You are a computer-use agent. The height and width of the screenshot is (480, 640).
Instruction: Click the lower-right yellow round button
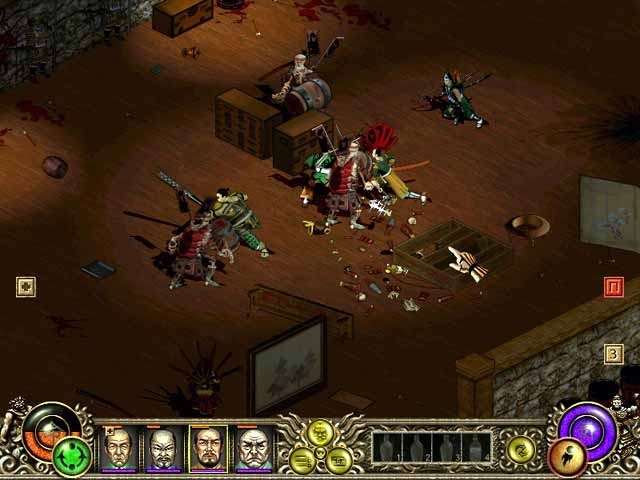click(339, 460)
